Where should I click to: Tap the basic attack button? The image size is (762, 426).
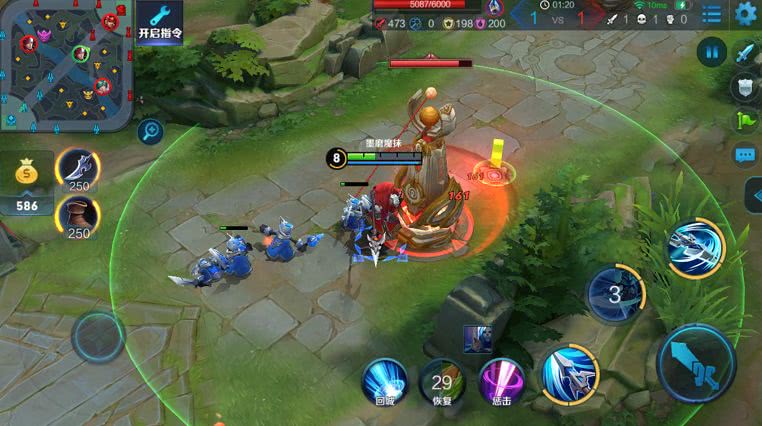coord(696,363)
